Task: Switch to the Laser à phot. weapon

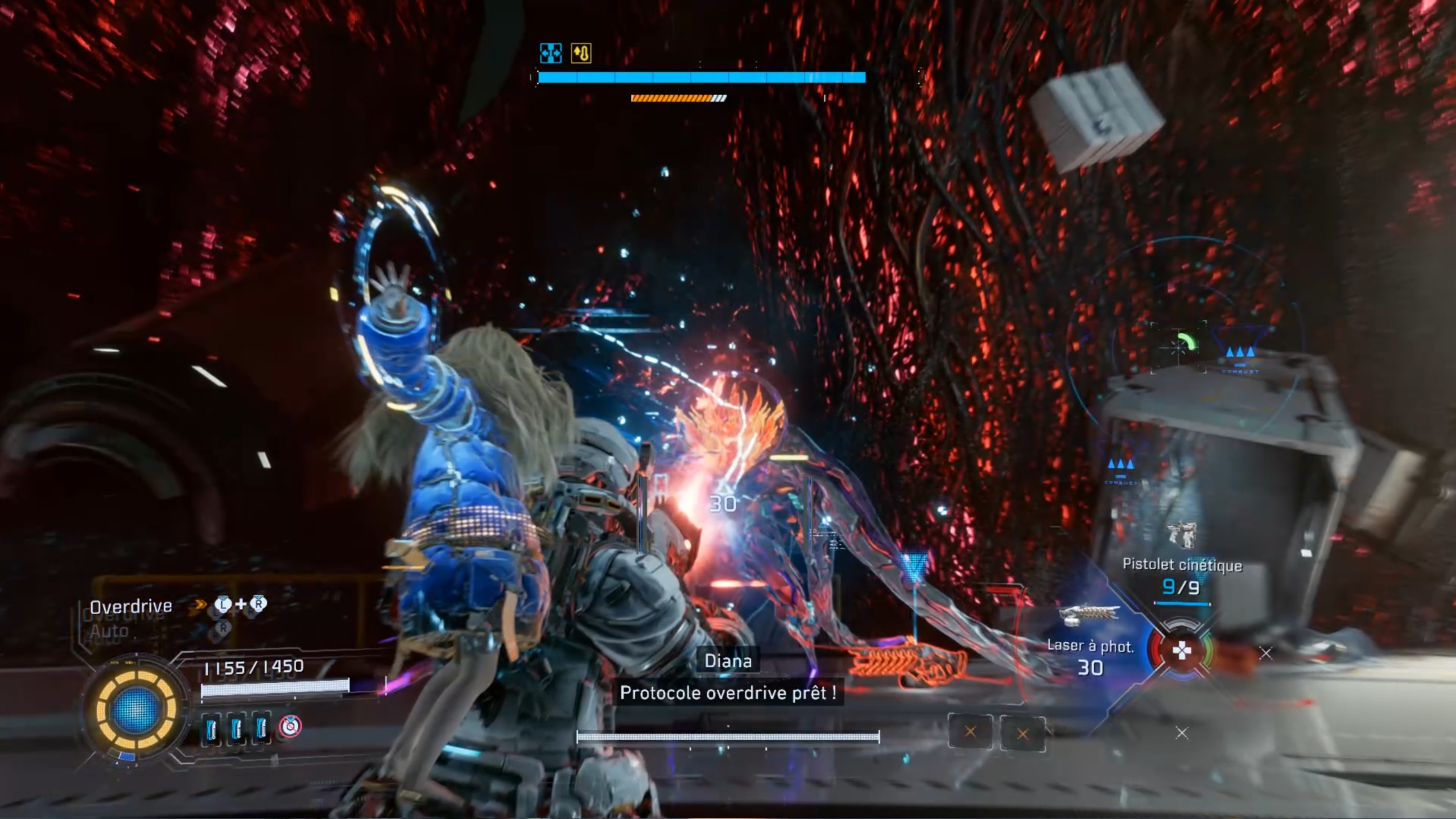Action: coord(1090,646)
